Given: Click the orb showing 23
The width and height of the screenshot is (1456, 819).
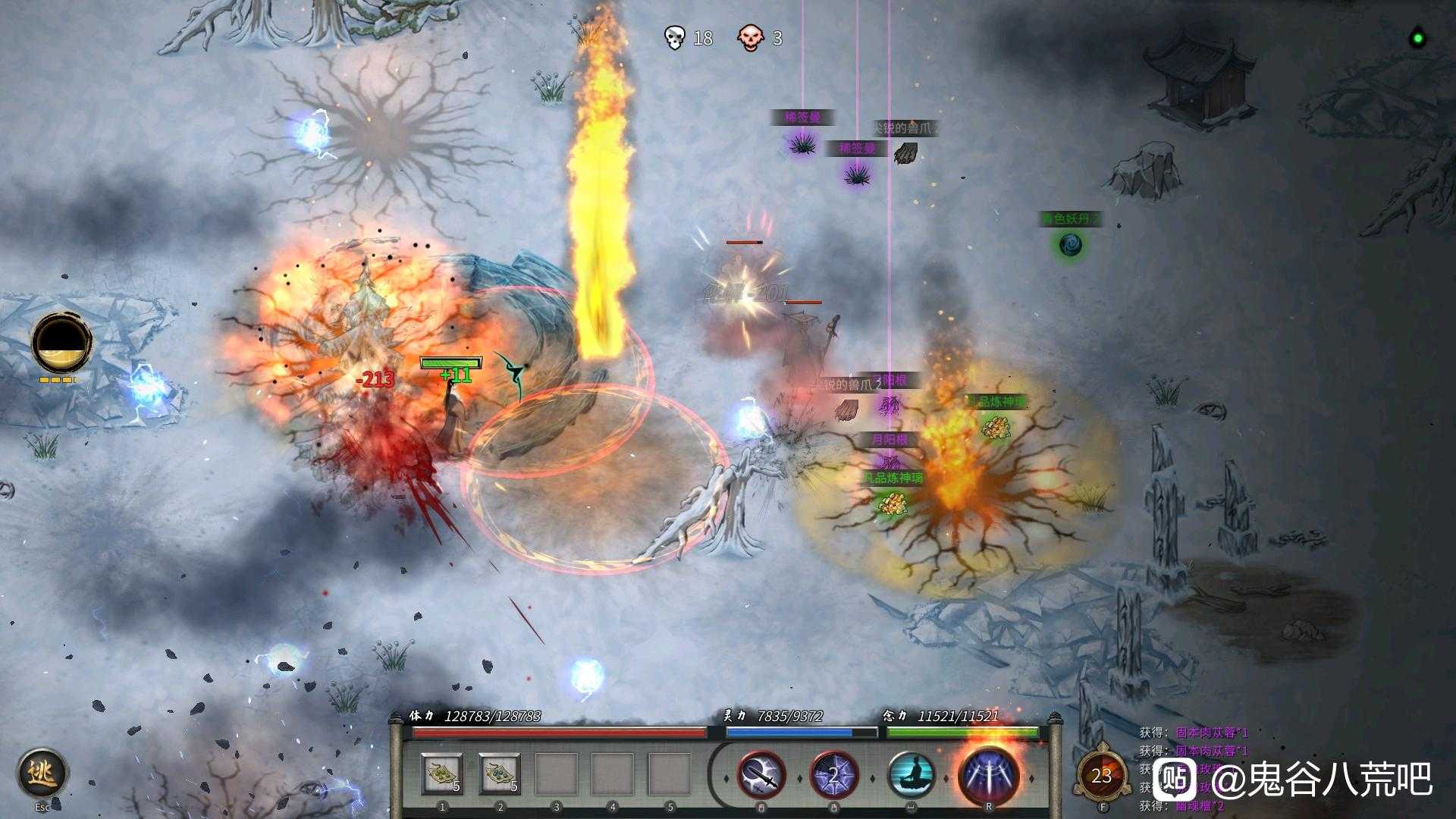Looking at the screenshot, I should click(1101, 775).
